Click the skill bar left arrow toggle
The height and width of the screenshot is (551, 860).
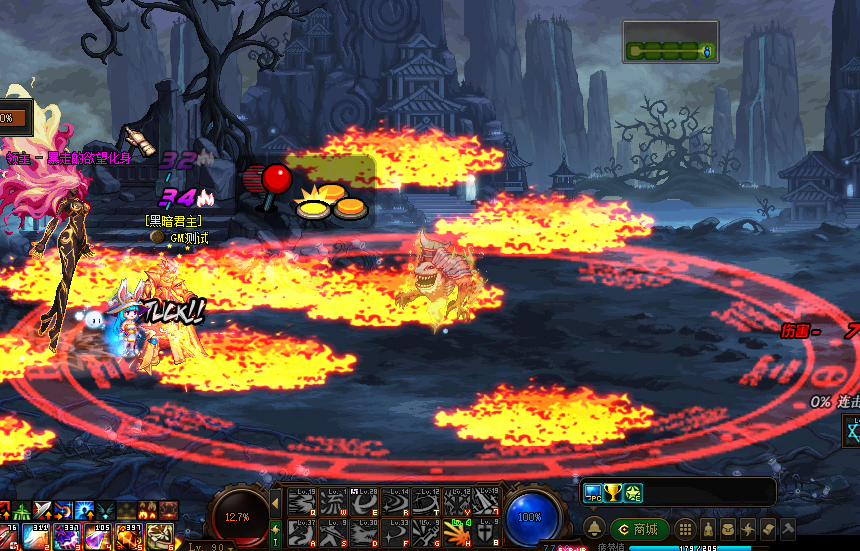pyautogui.click(x=276, y=501)
